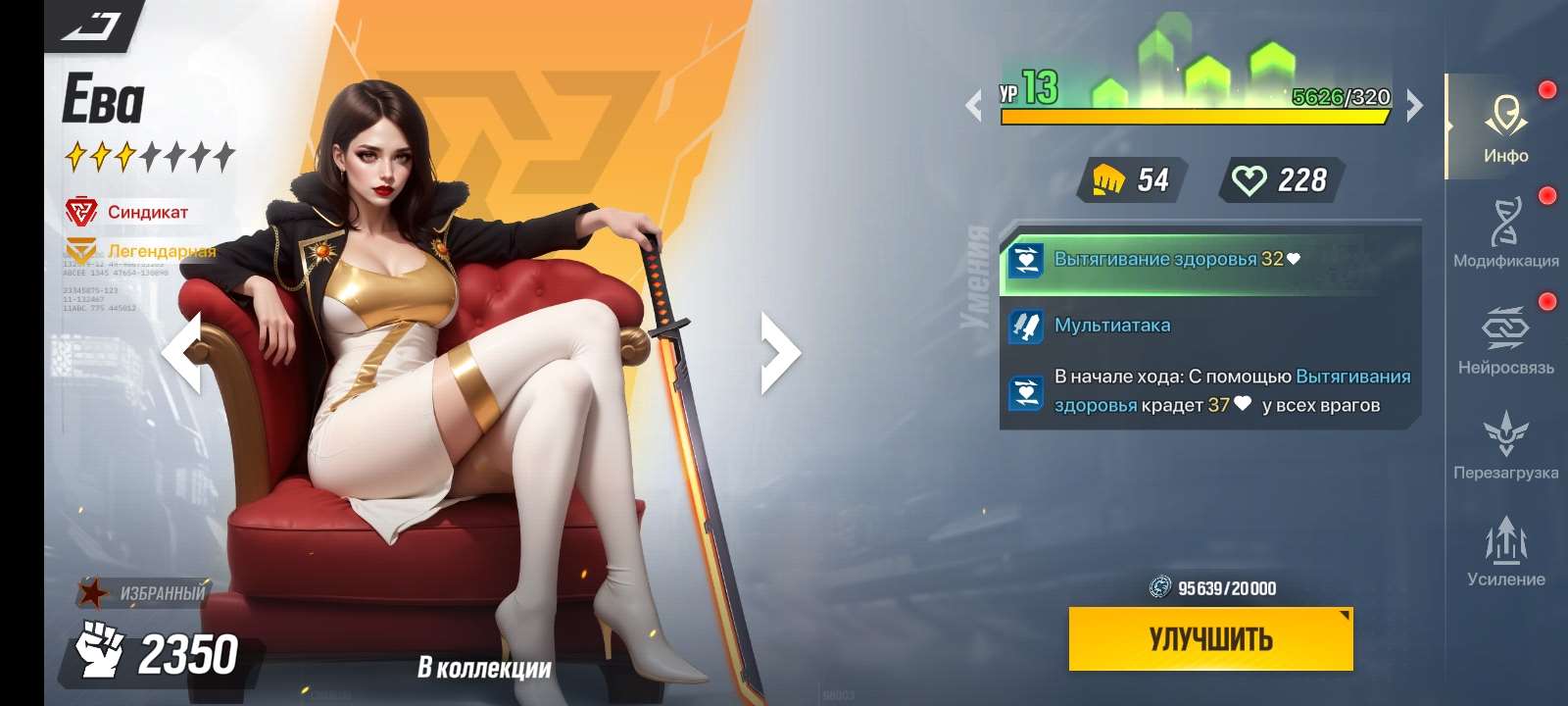Click the Вытягивание здоровья skill icon

(x=1025, y=261)
